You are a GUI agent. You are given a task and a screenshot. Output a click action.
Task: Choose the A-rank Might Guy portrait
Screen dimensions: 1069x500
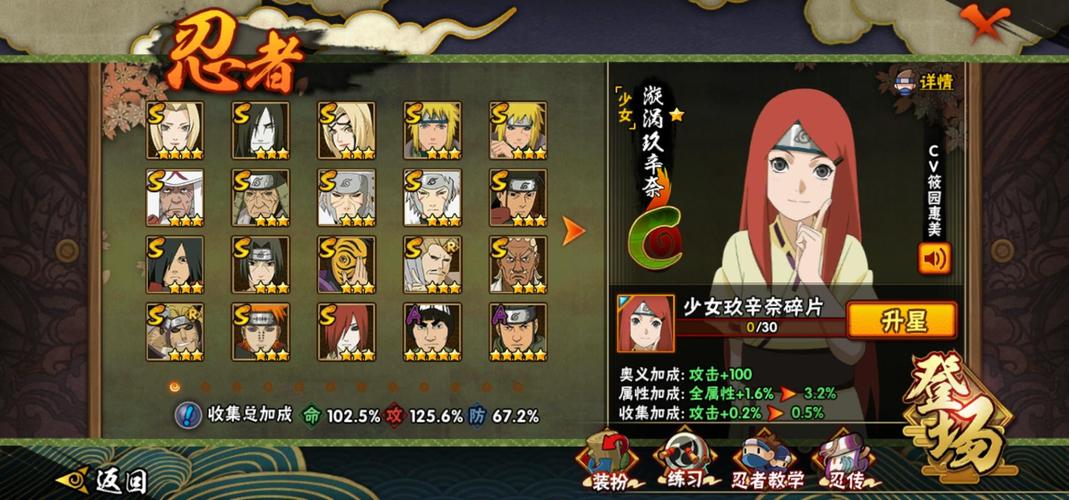click(x=432, y=331)
